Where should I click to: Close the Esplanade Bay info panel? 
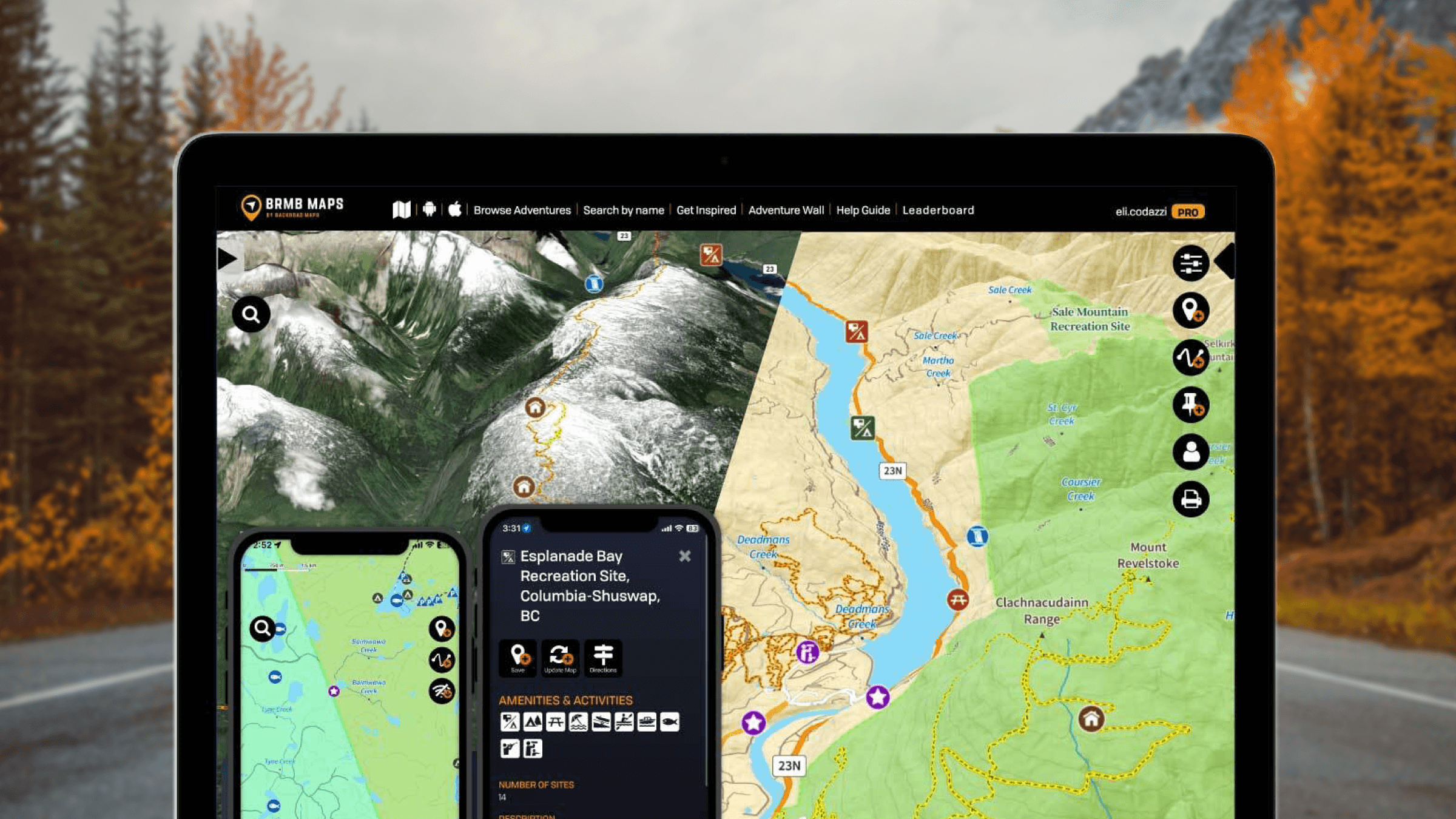point(685,556)
